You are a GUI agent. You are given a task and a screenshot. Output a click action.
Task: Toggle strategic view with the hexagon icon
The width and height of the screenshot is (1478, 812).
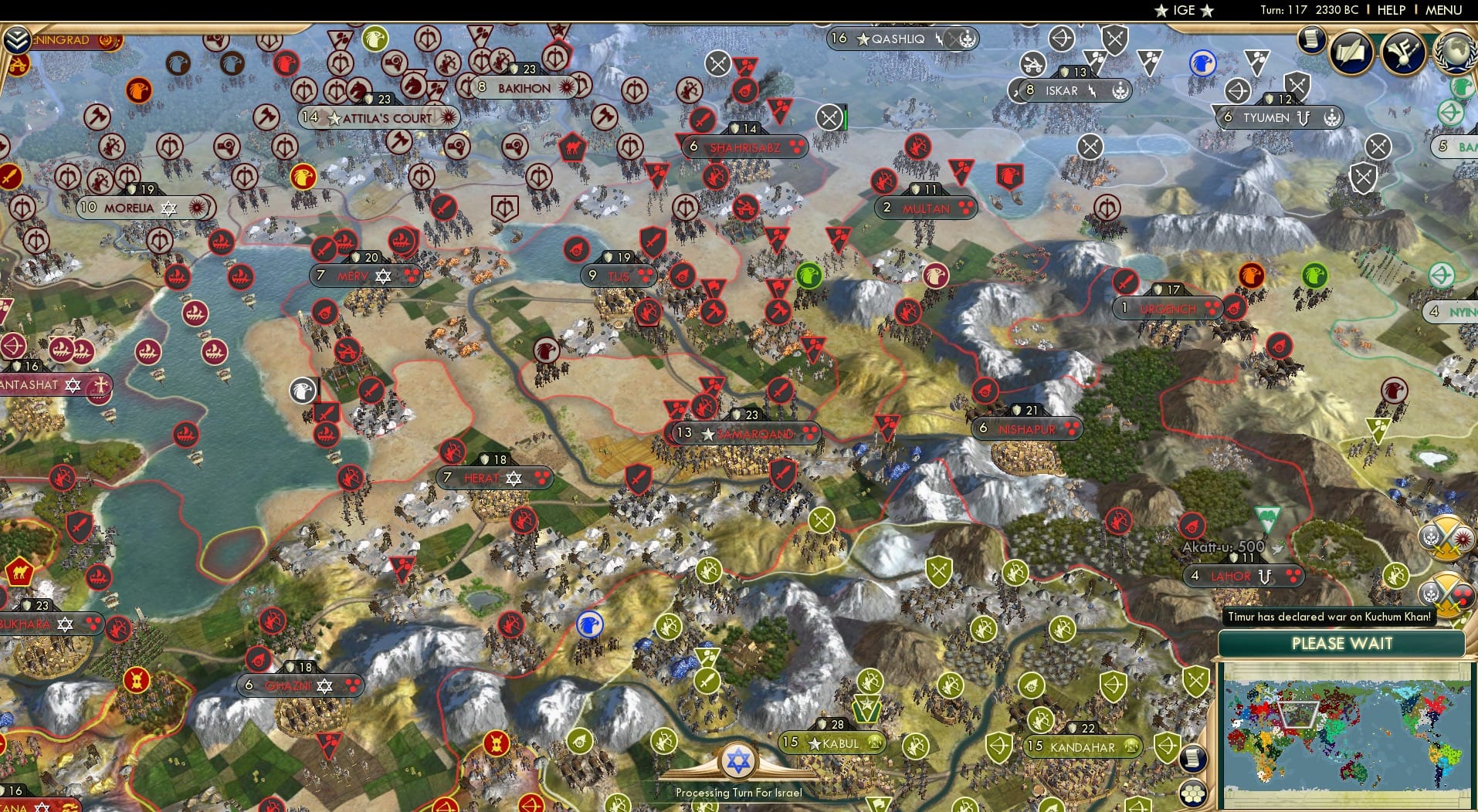point(1194,793)
